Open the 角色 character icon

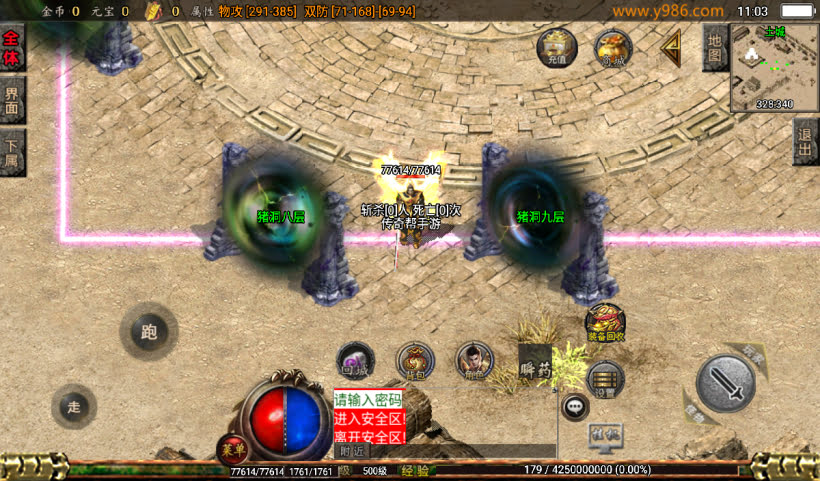[474, 361]
